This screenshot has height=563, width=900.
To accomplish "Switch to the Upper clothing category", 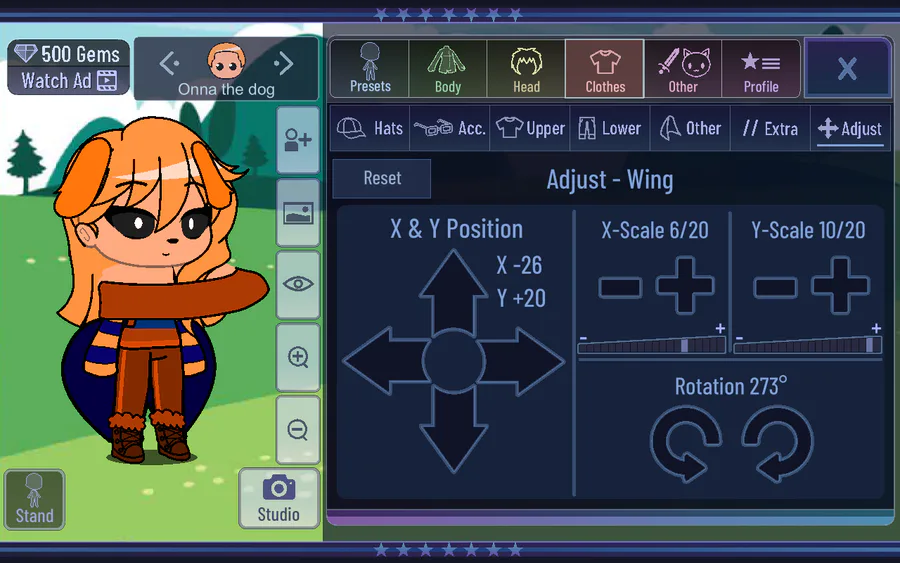I will pyautogui.click(x=531, y=128).
